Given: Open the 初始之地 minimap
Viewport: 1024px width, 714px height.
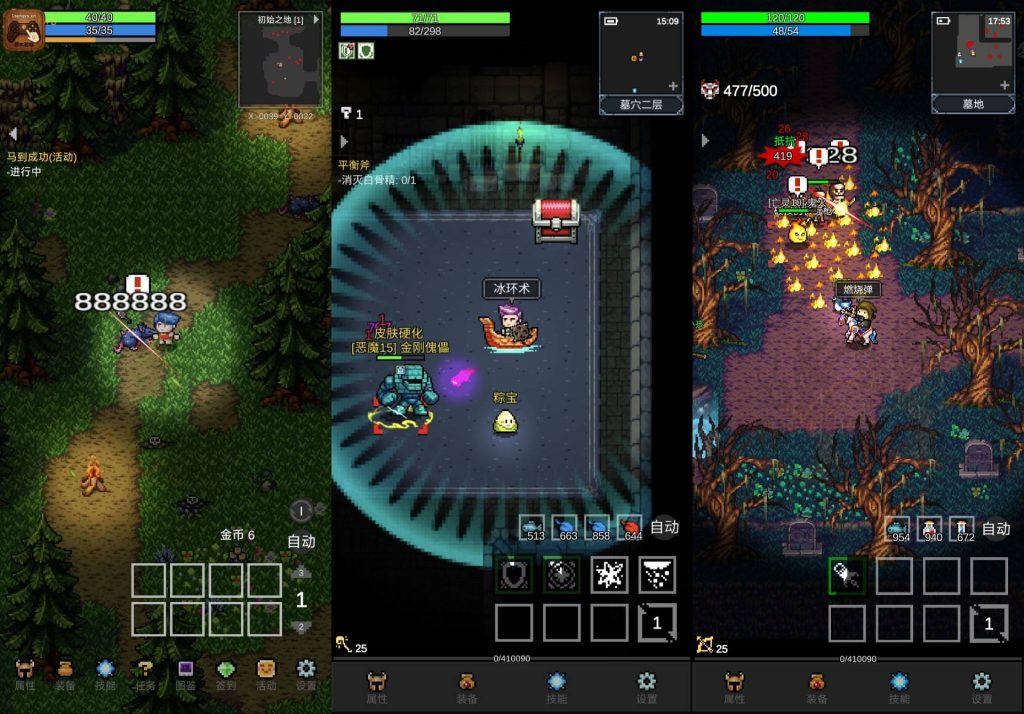Looking at the screenshot, I should coord(280,60).
